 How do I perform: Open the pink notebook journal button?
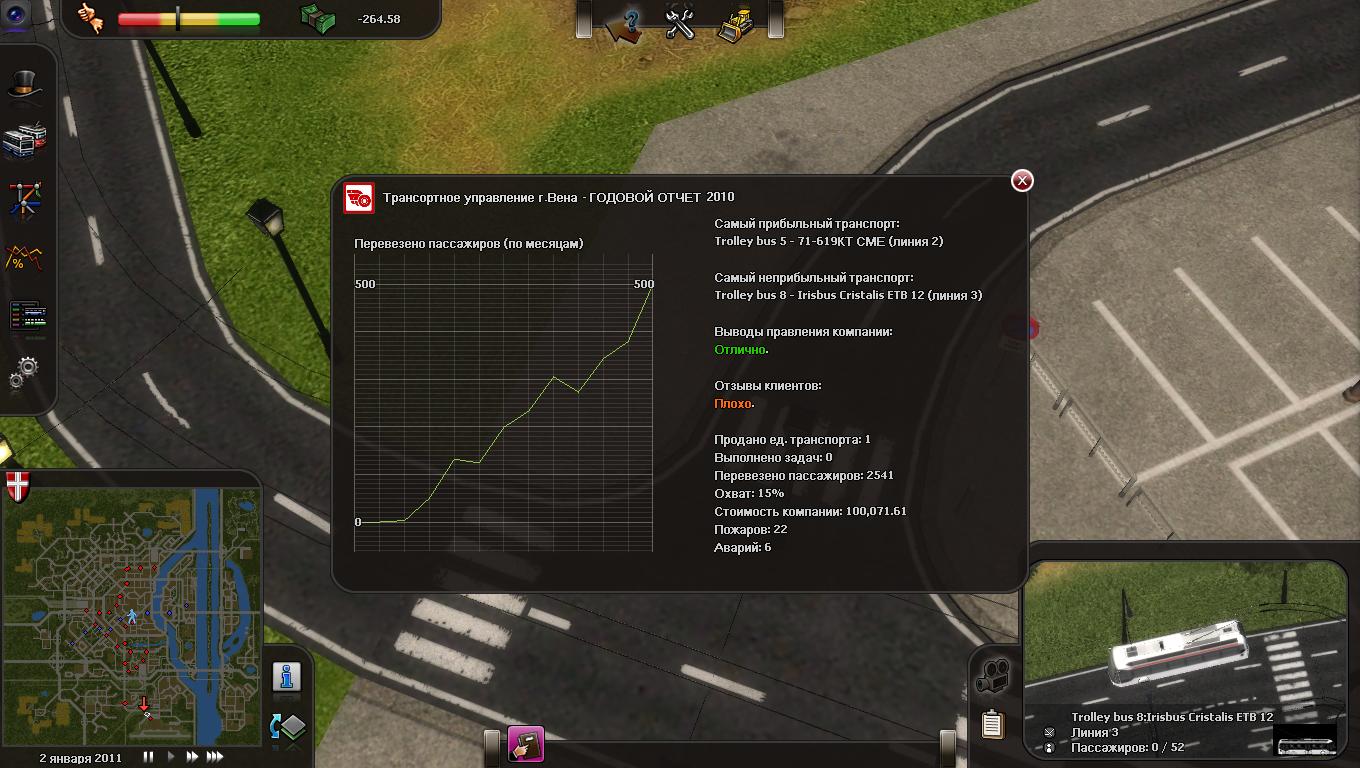click(x=526, y=745)
